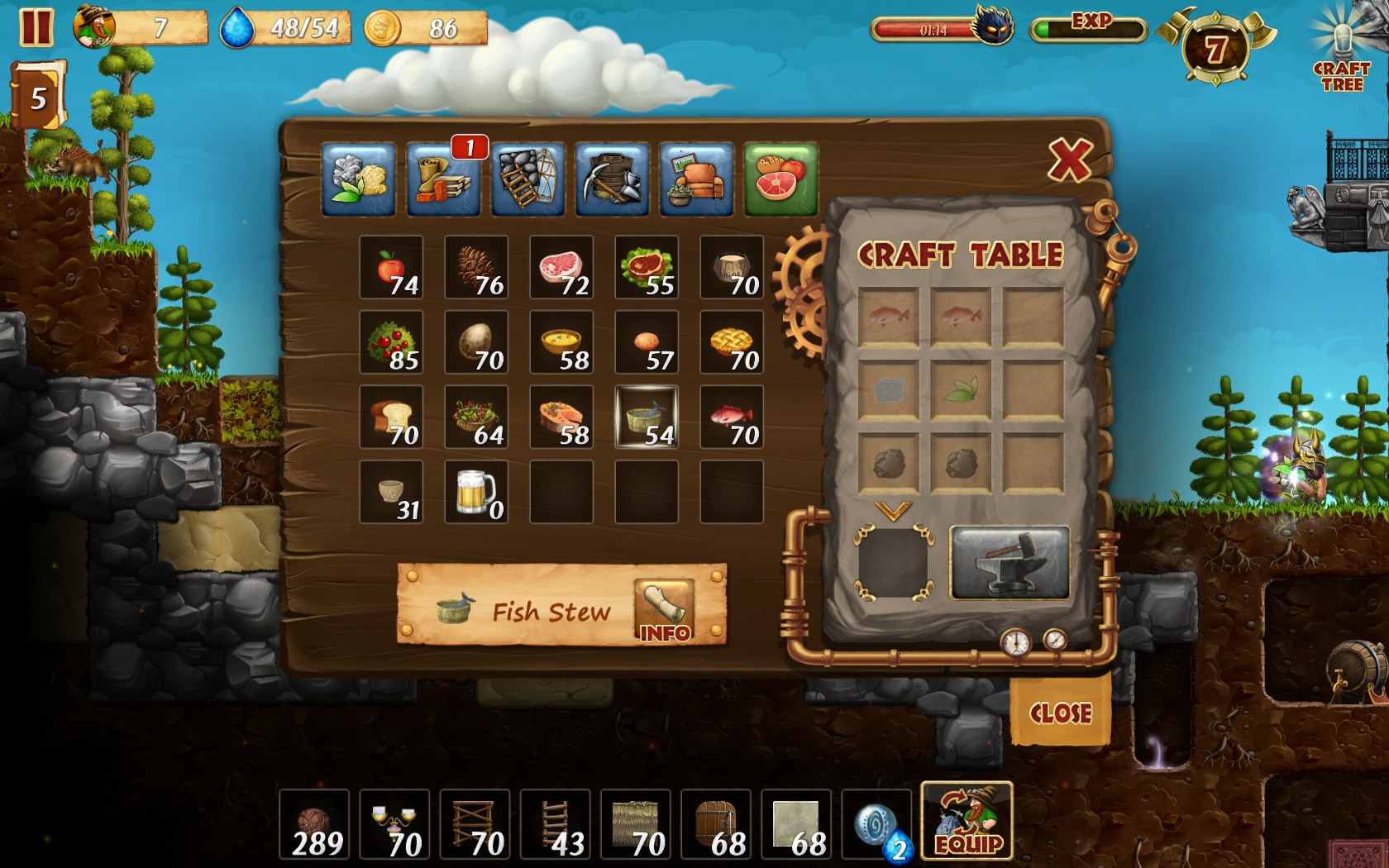1389x868 pixels.
Task: Select the candelabra hotbar slot
Action: coord(394,824)
